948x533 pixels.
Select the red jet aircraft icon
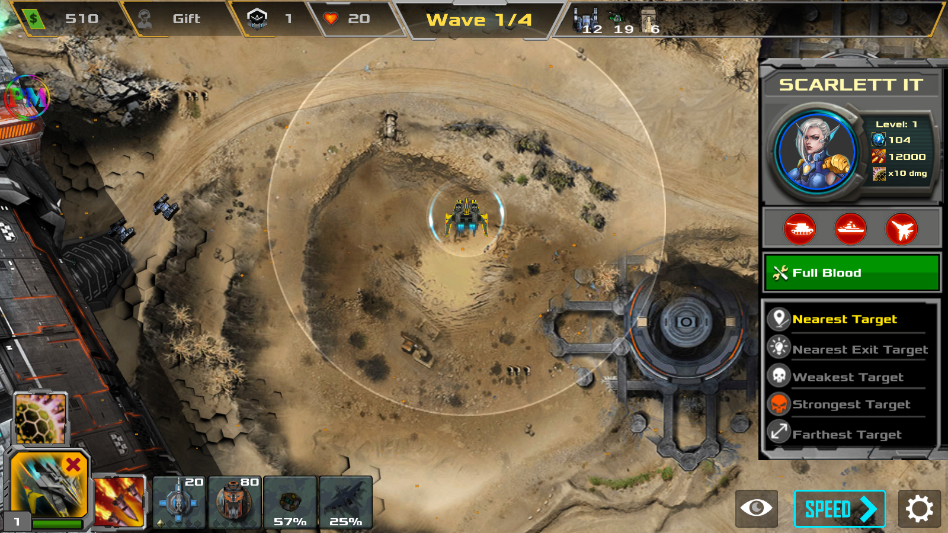coord(901,229)
